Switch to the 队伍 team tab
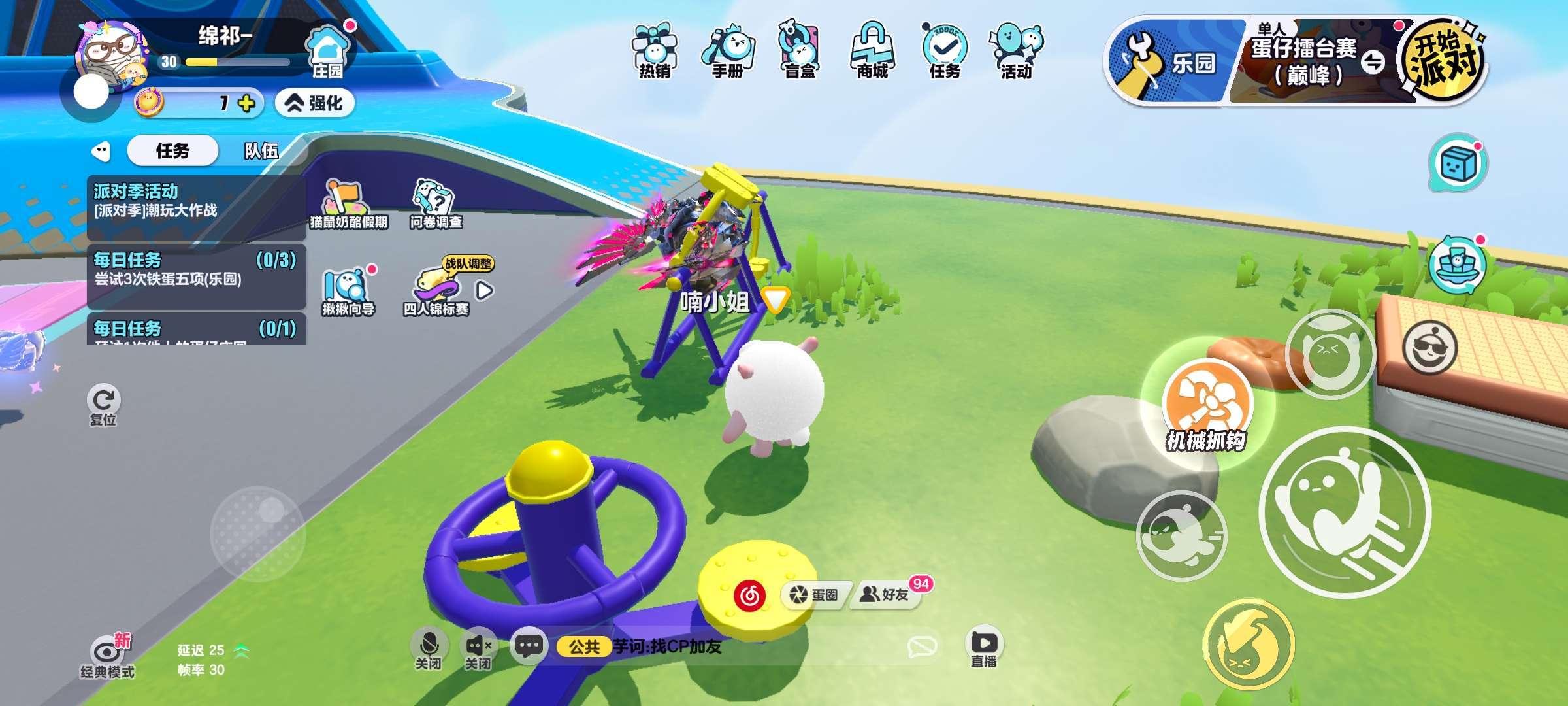 [x=261, y=151]
